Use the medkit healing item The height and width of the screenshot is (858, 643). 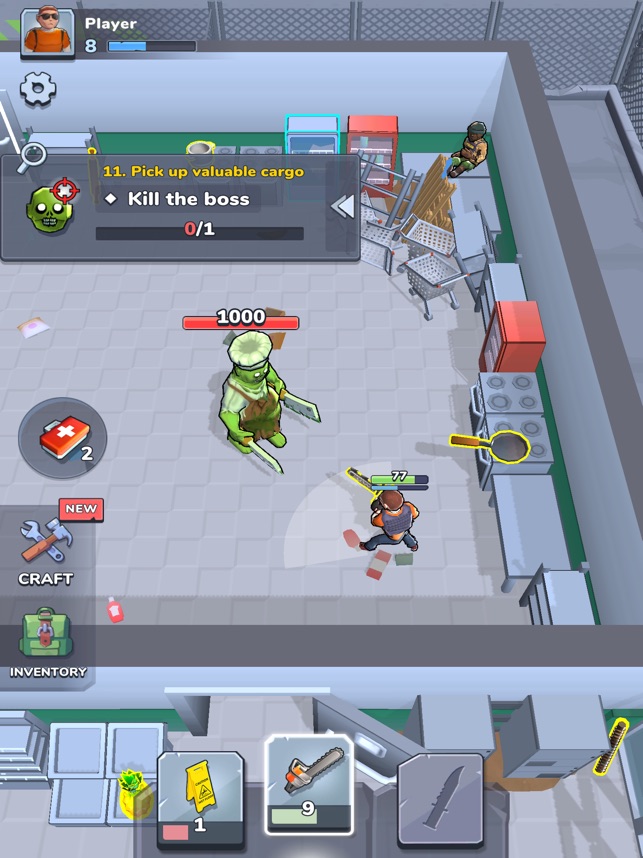pyautogui.click(x=62, y=438)
